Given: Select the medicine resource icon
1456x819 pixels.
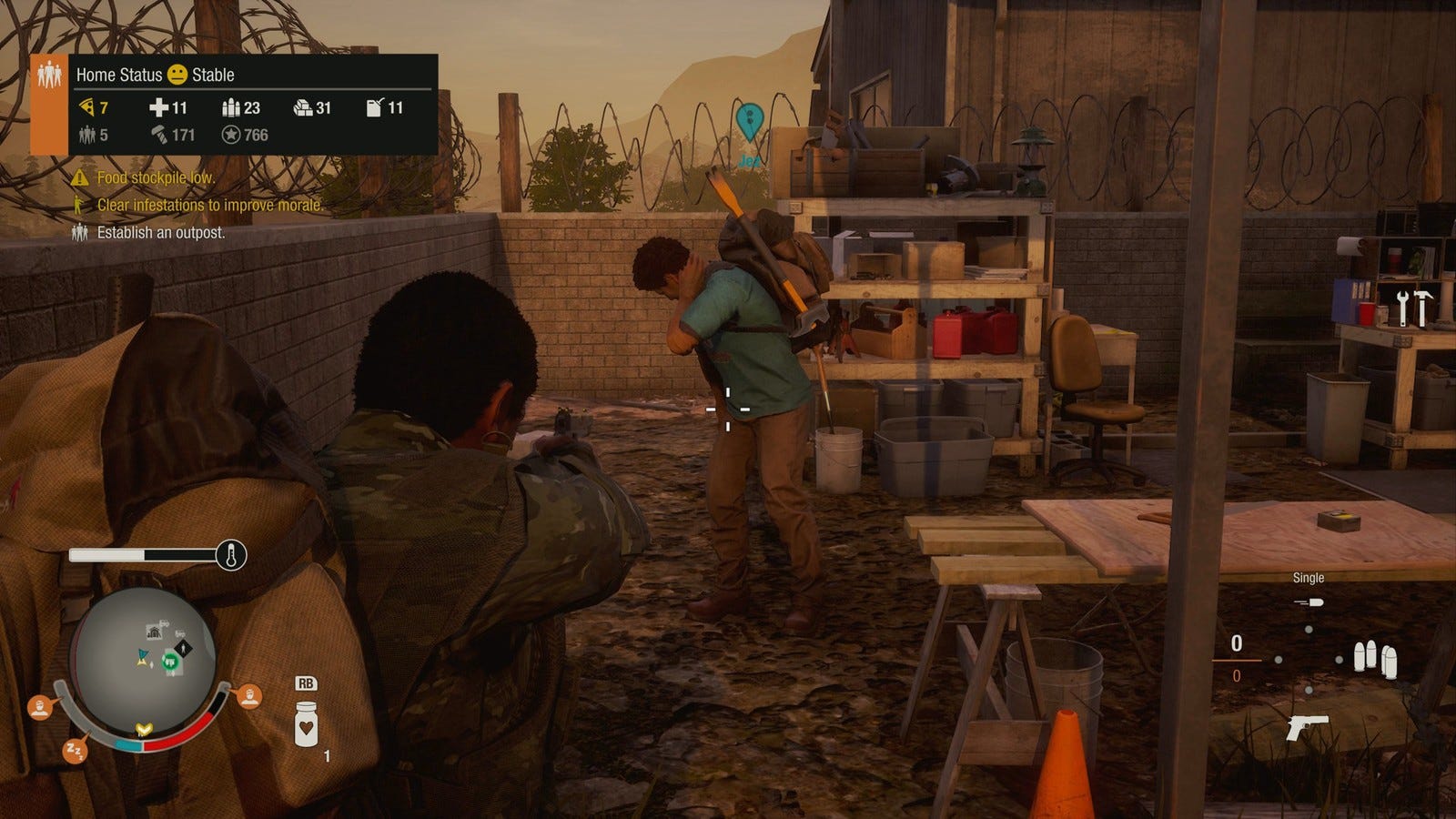Looking at the screenshot, I should click(158, 107).
